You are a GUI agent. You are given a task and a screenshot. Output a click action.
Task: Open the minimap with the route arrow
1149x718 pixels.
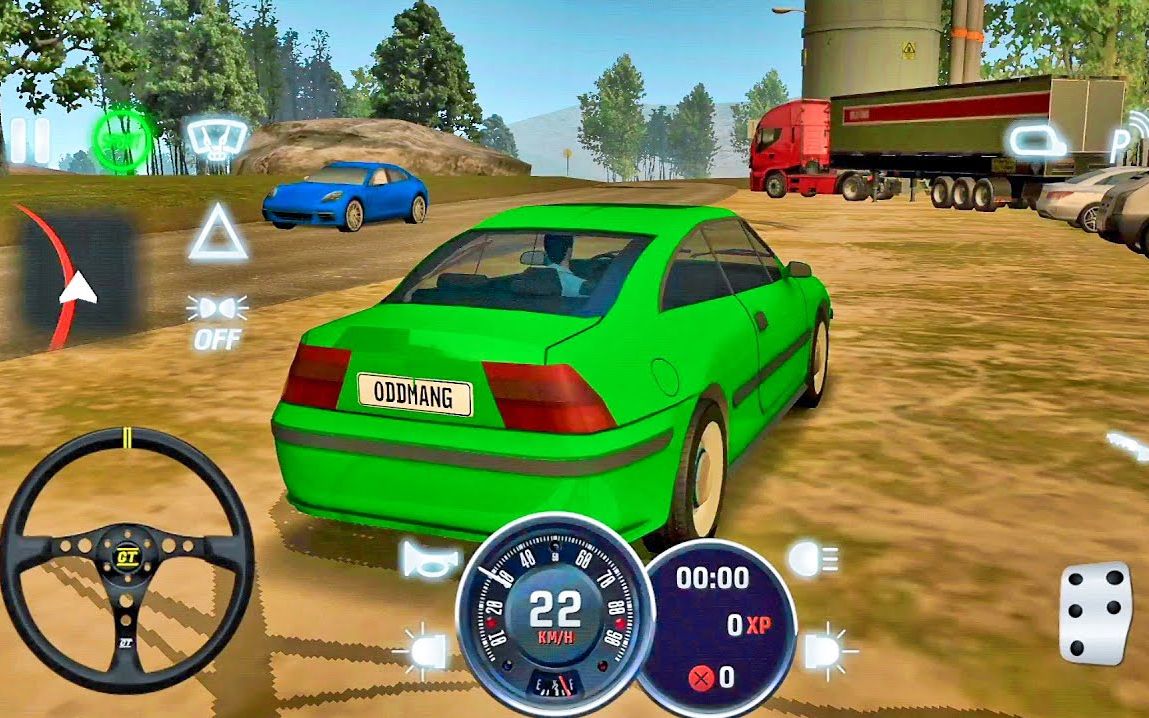[x=76, y=271]
